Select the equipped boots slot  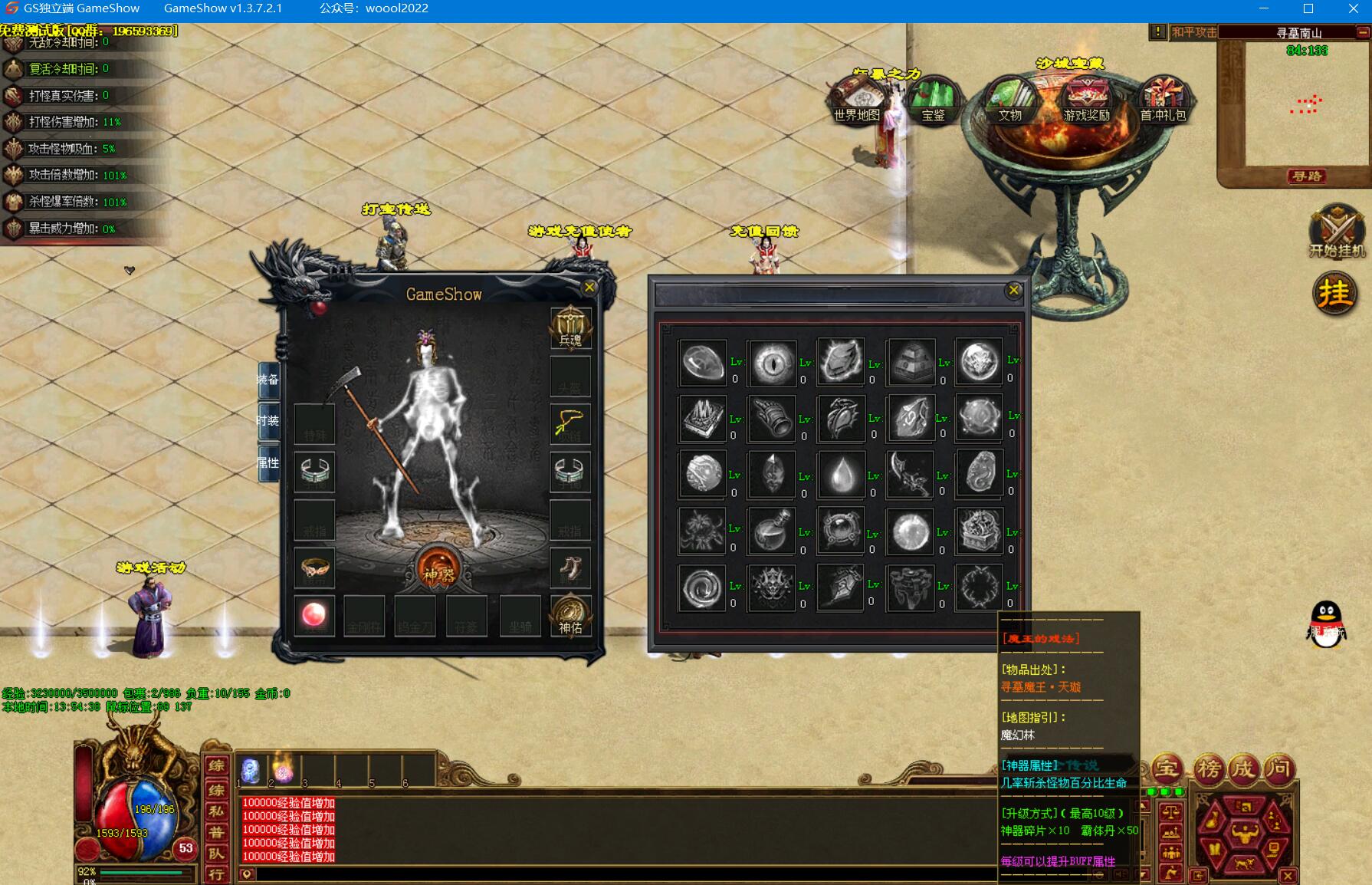pyautogui.click(x=570, y=568)
